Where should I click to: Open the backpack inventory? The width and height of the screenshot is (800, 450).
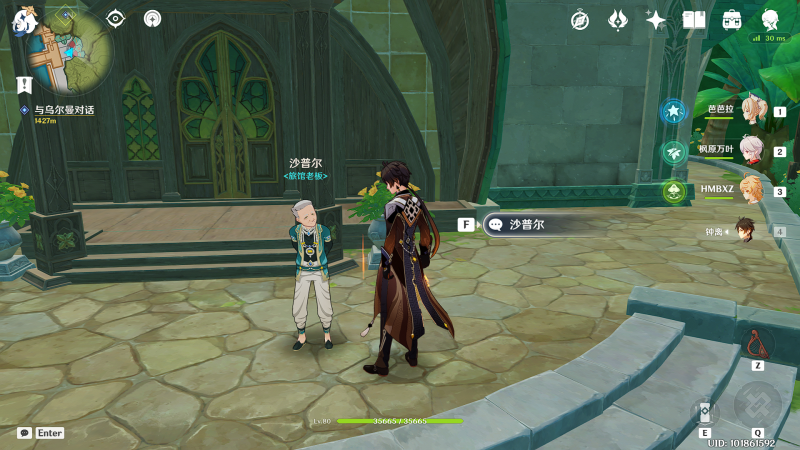pyautogui.click(x=732, y=19)
